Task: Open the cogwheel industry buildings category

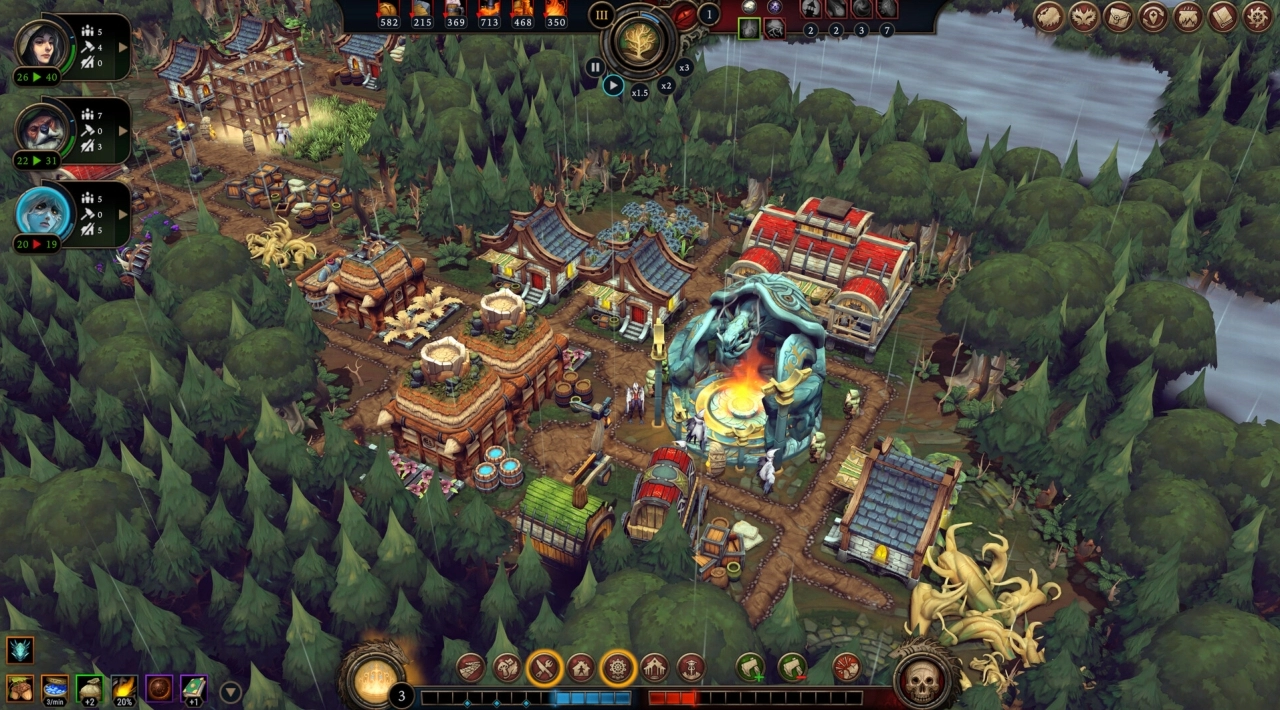Action: [618, 667]
